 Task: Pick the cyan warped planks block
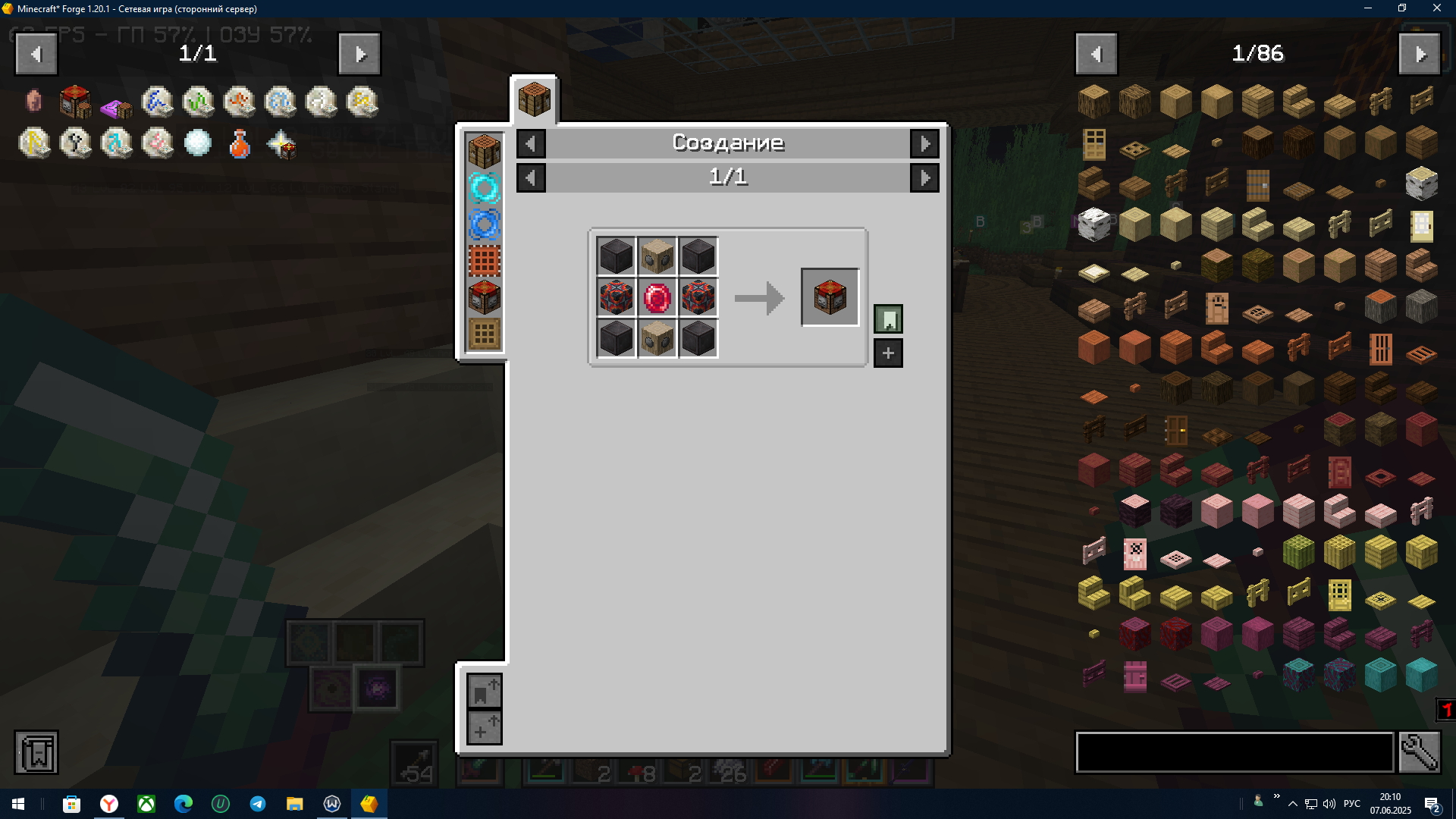1380,673
